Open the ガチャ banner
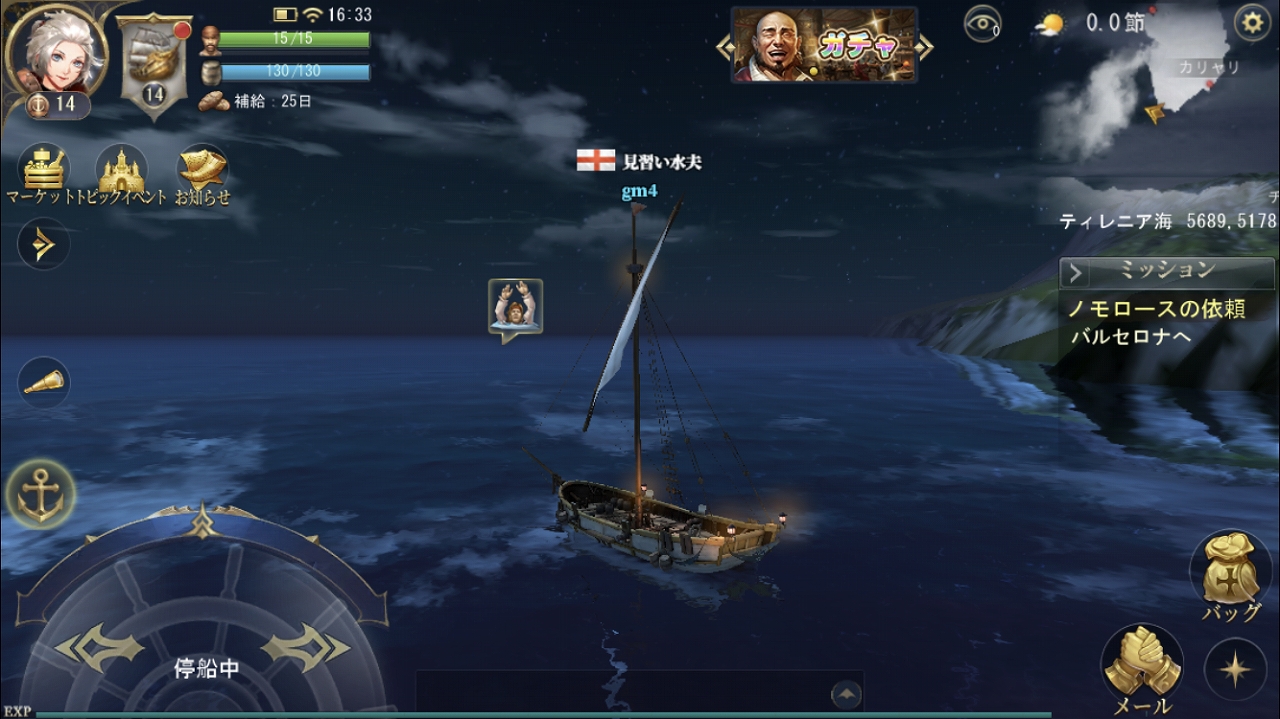The image size is (1280, 719). point(825,45)
